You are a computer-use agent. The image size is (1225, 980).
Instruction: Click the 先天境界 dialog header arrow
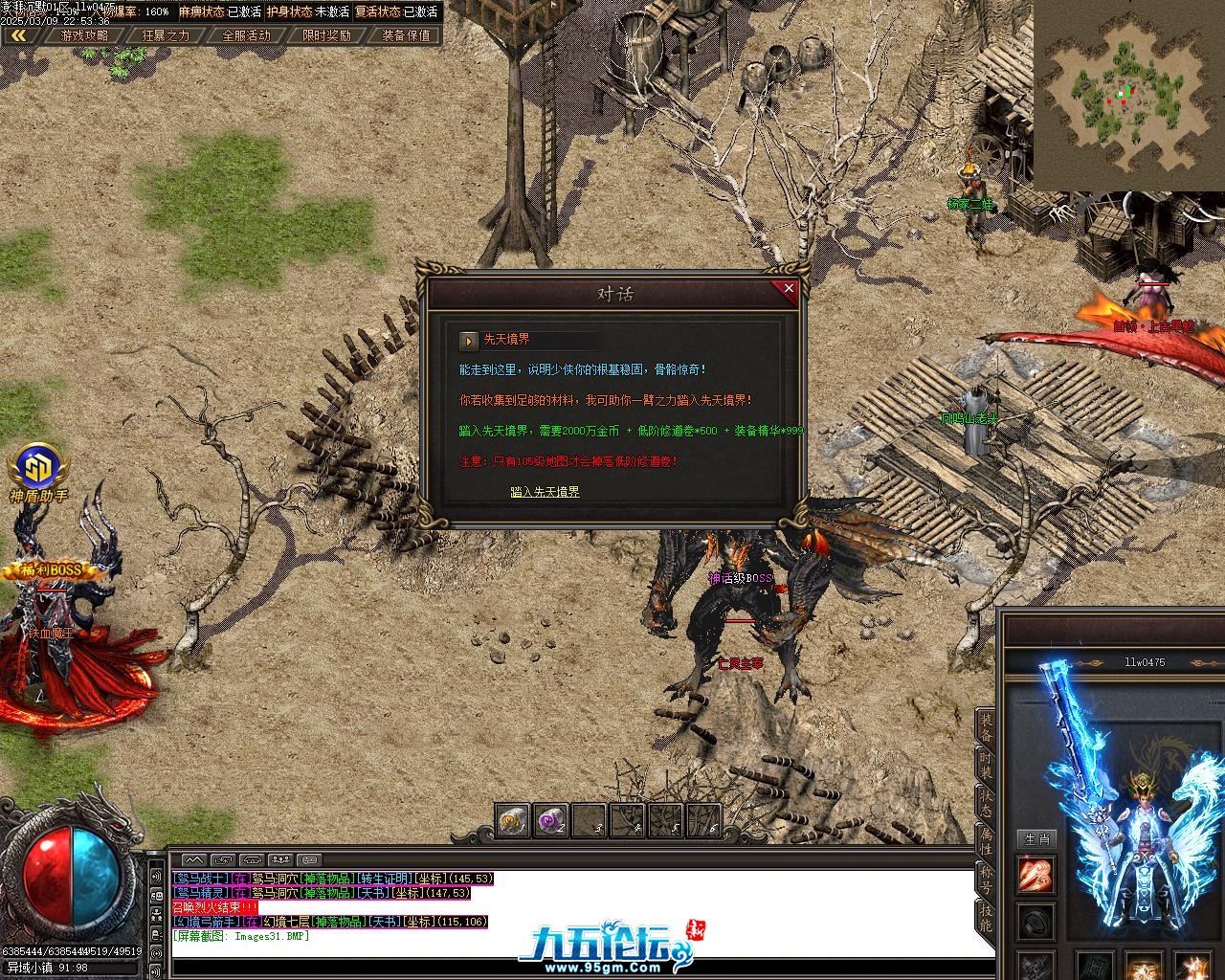[469, 340]
